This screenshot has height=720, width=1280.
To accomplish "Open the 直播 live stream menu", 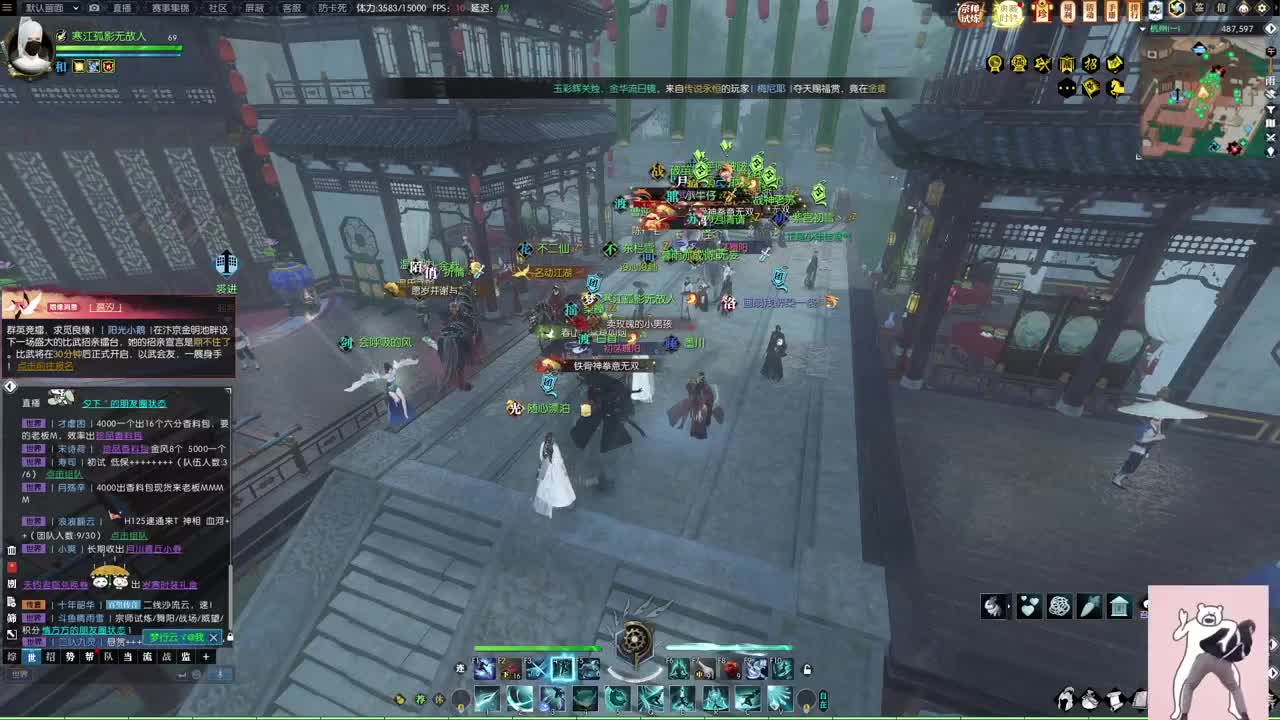I will pyautogui.click(x=122, y=7).
